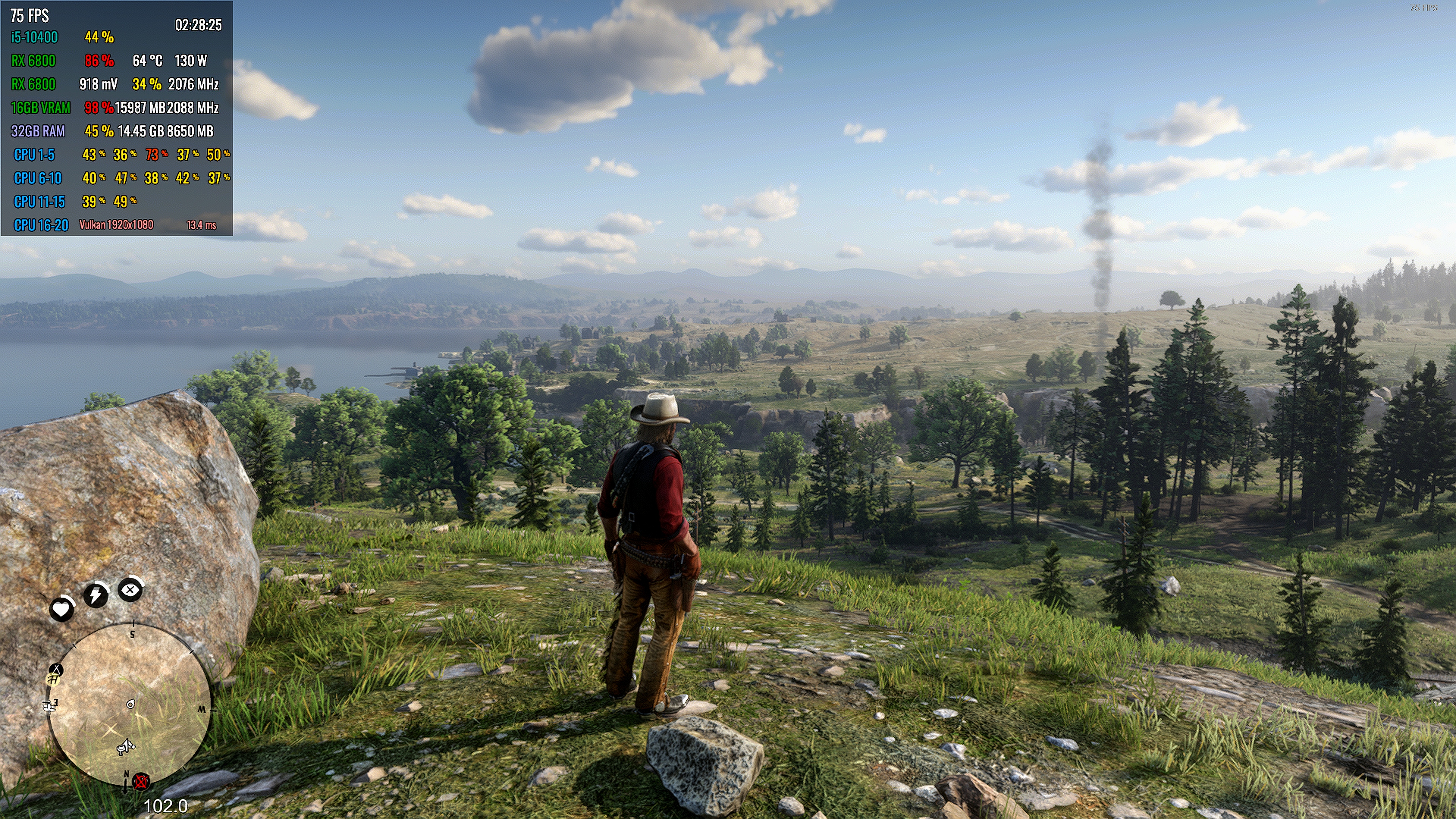The image size is (1456, 819).
Task: Click the black tent marker on minimap edge
Action: coord(56,670)
